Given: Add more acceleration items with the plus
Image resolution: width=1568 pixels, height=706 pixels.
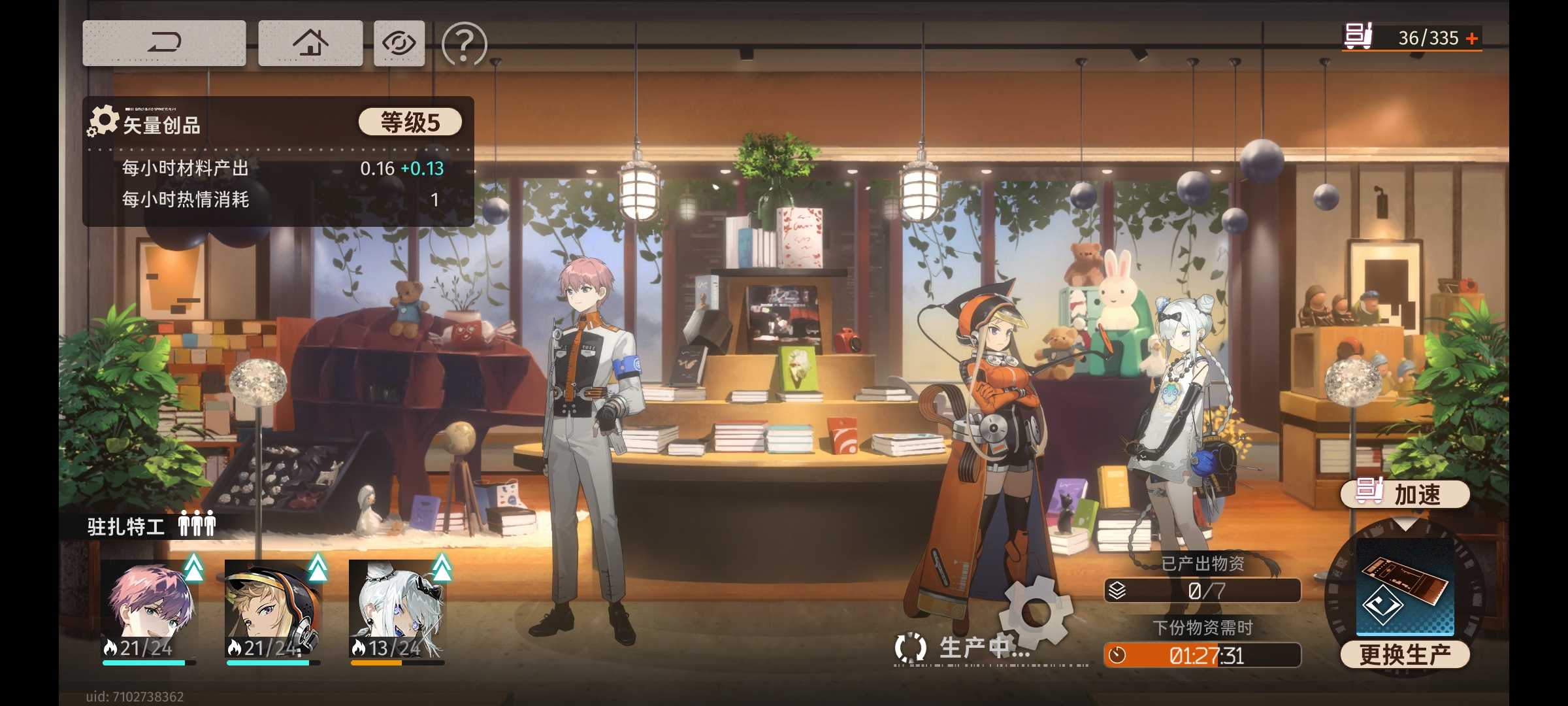Looking at the screenshot, I should 1472,39.
